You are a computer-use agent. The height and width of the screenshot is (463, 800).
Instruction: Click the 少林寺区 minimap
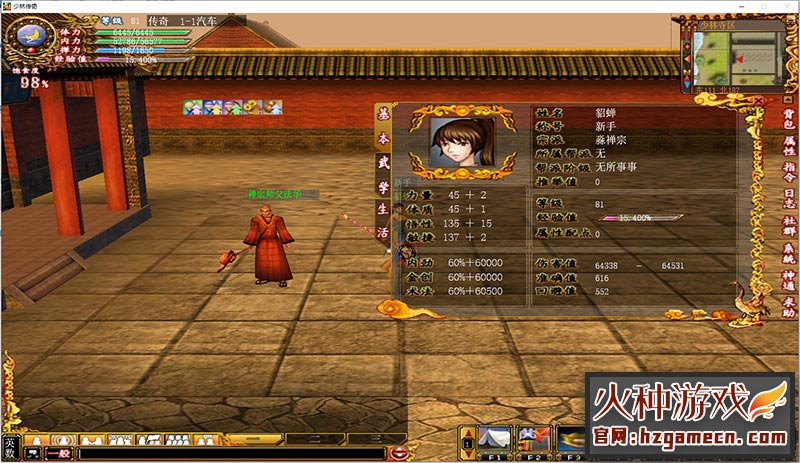pyautogui.click(x=735, y=55)
